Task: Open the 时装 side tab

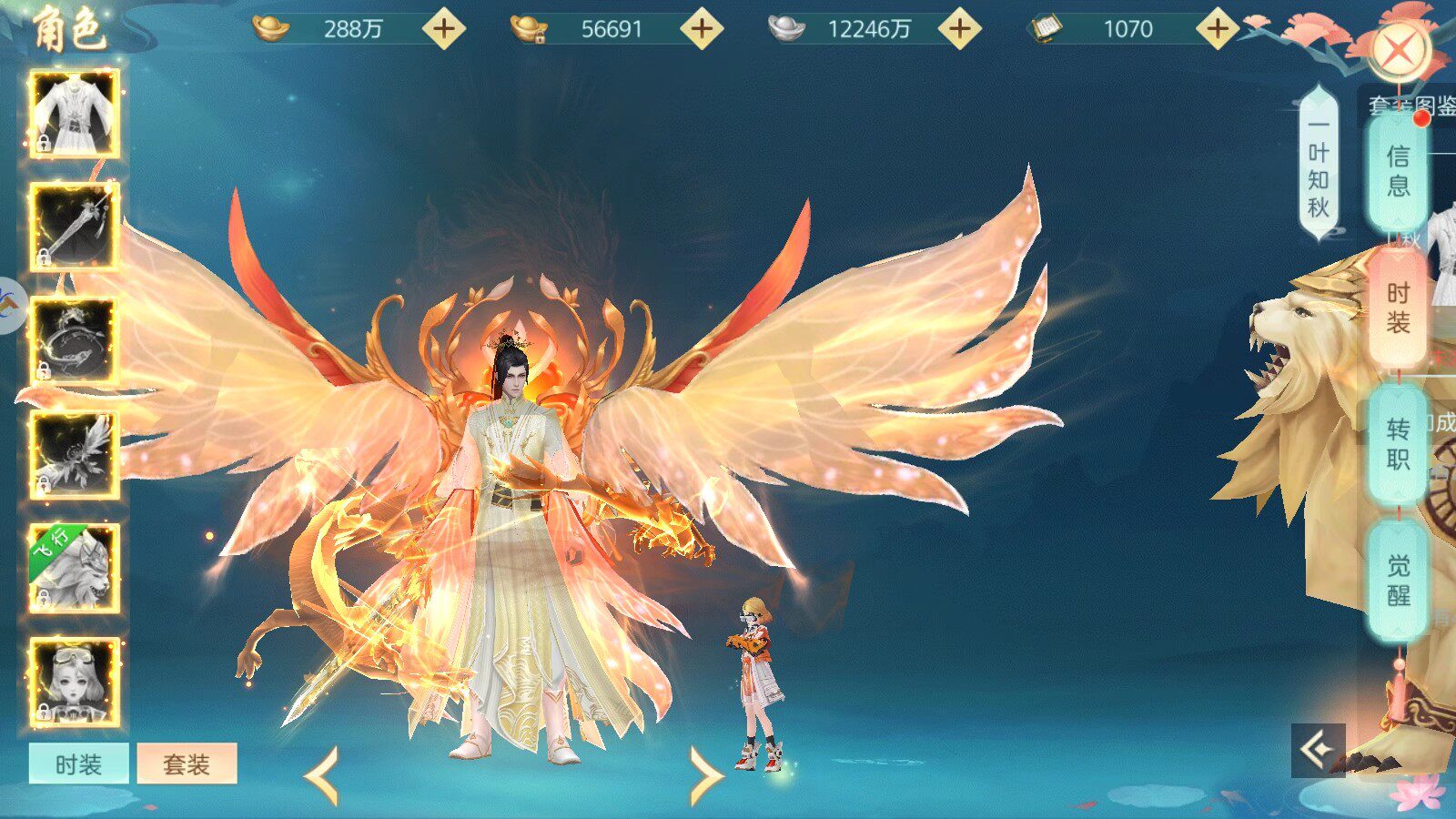Action: (x=1398, y=308)
